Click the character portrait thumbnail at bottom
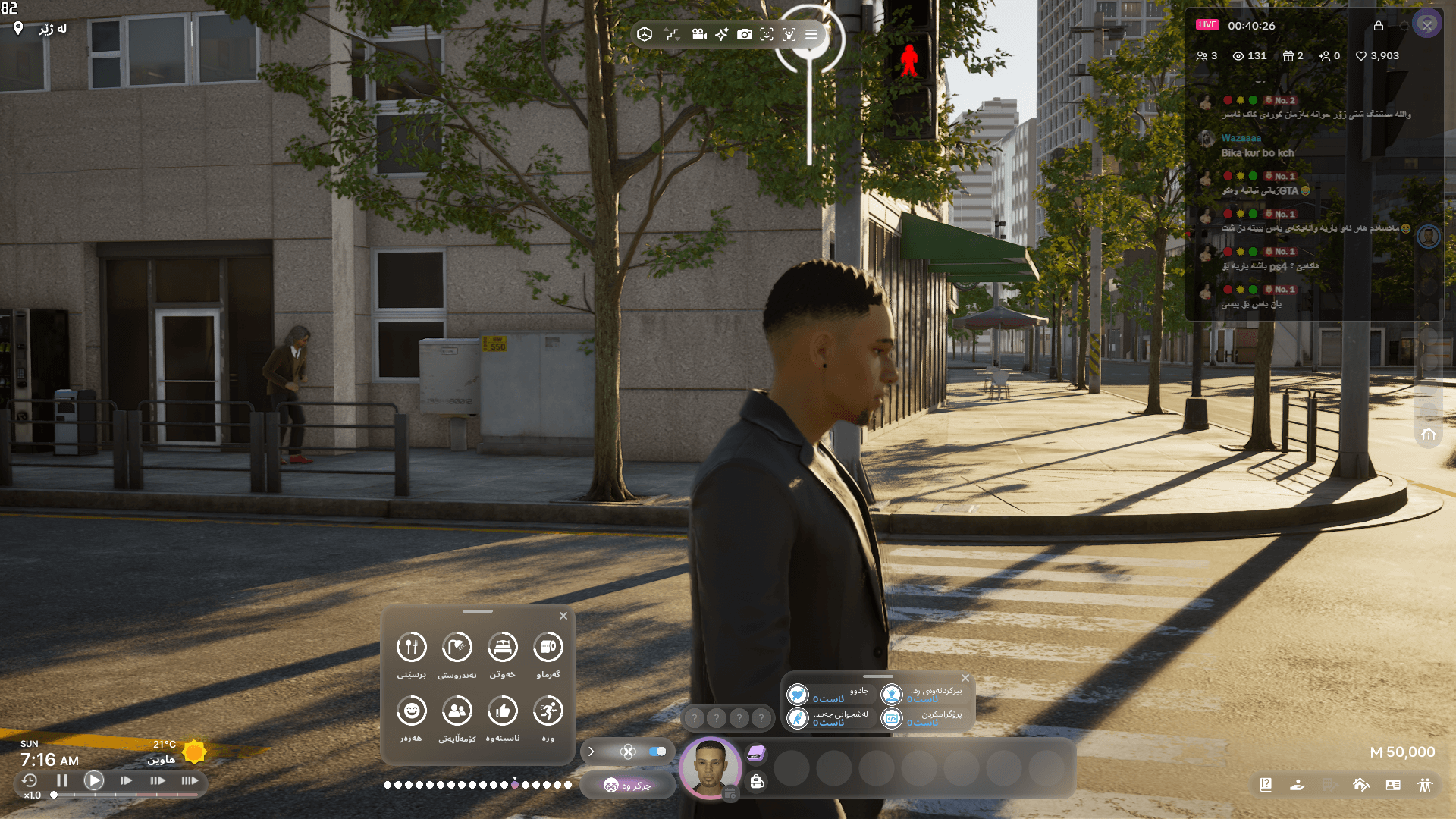This screenshot has width=1456, height=819. [x=711, y=768]
